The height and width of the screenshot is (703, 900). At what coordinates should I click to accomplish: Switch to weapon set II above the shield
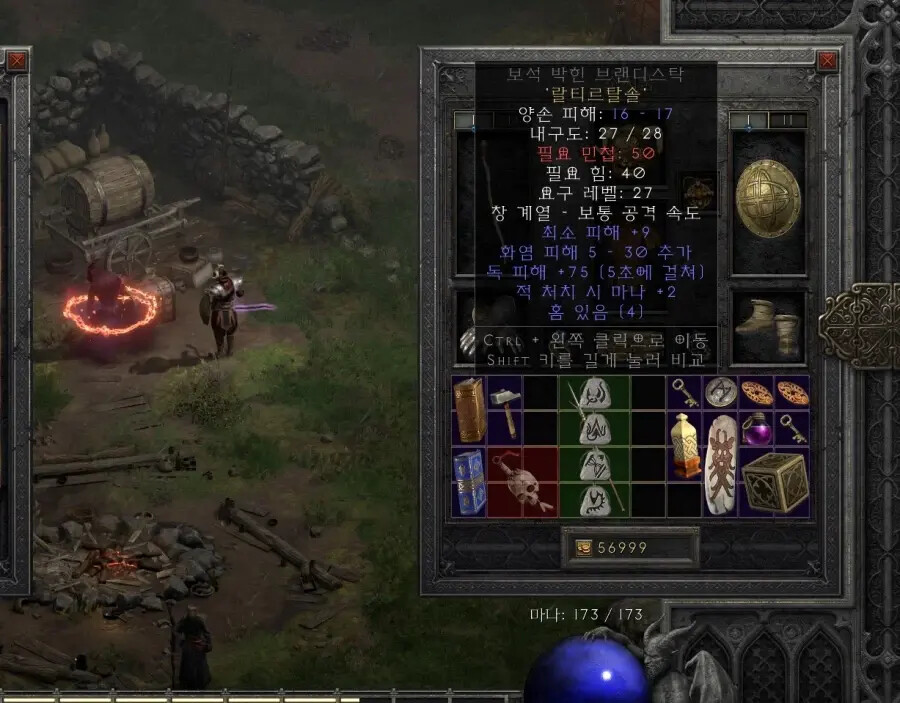coord(787,120)
